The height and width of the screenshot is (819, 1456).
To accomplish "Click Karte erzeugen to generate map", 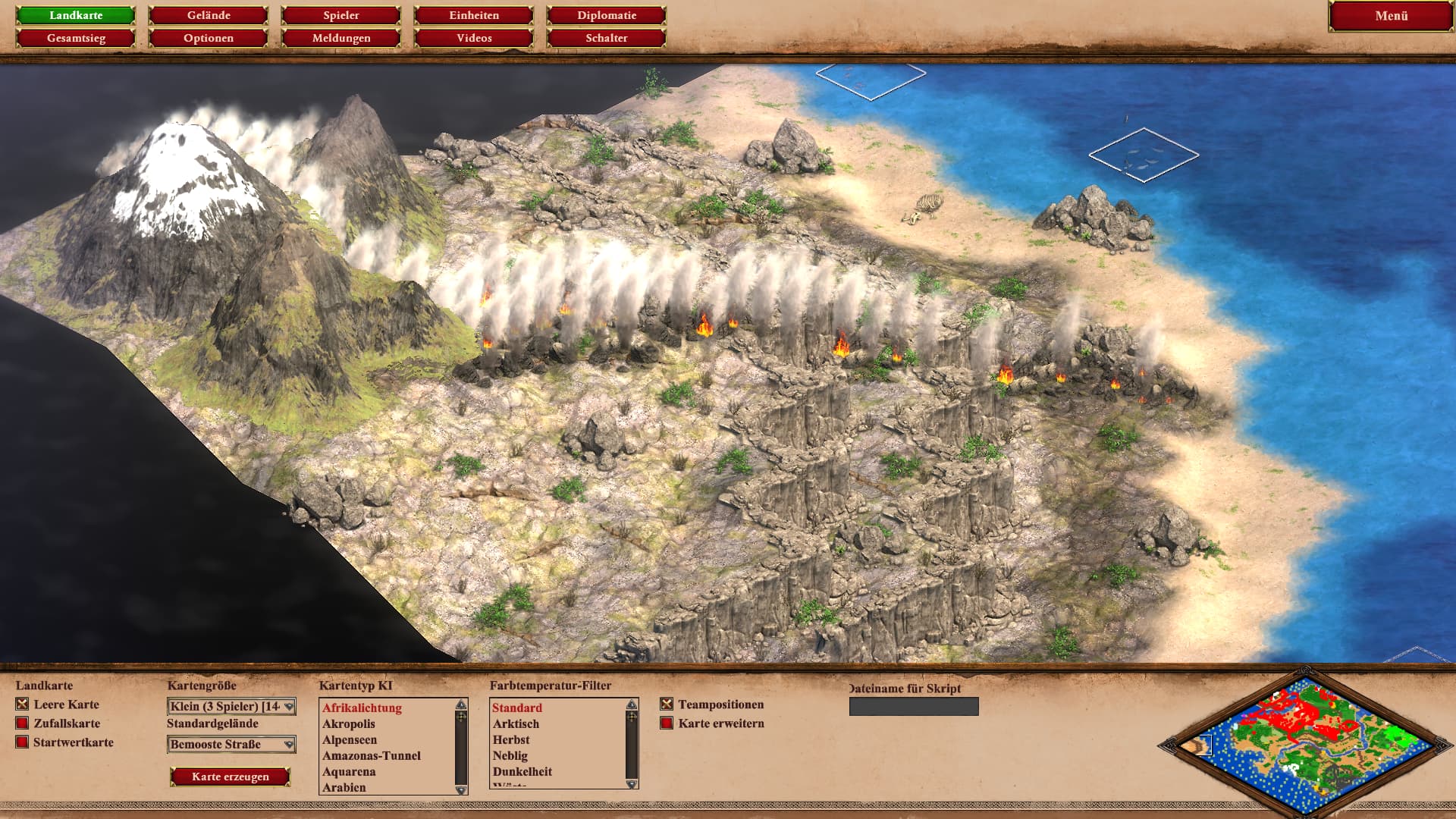I will (x=231, y=777).
